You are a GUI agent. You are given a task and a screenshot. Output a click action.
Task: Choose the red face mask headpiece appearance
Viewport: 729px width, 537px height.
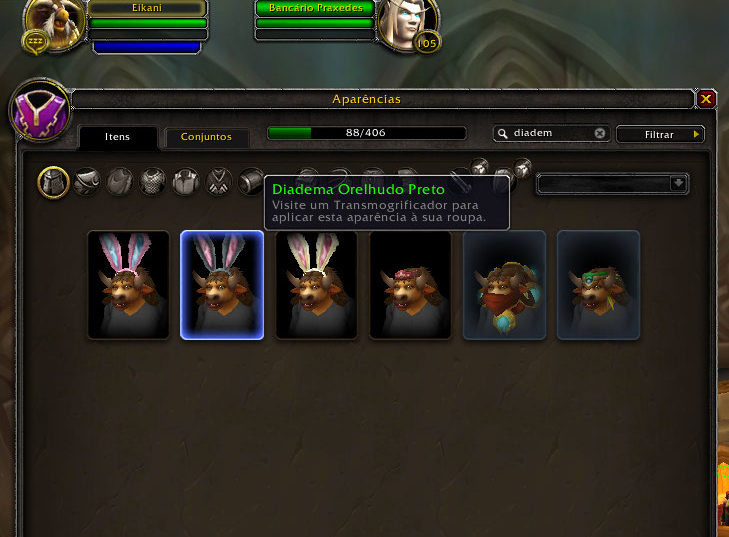(x=504, y=285)
